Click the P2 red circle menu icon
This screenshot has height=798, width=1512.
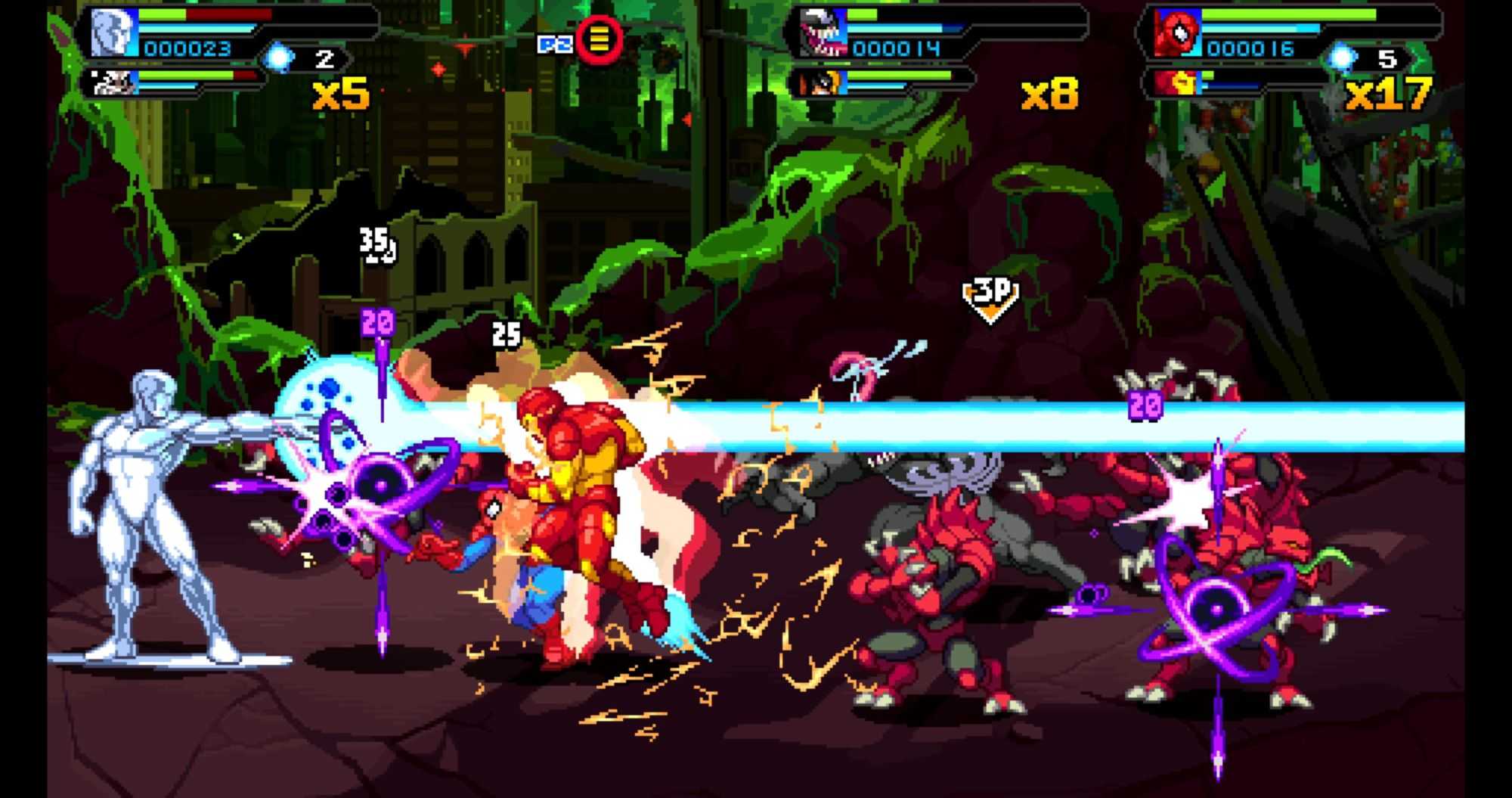coord(599,40)
